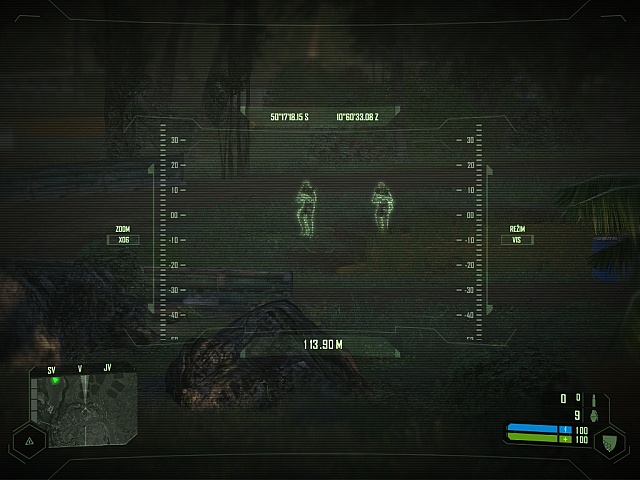Activate the armor shield suit mode icon
This screenshot has height=480, width=640.
tap(608, 440)
